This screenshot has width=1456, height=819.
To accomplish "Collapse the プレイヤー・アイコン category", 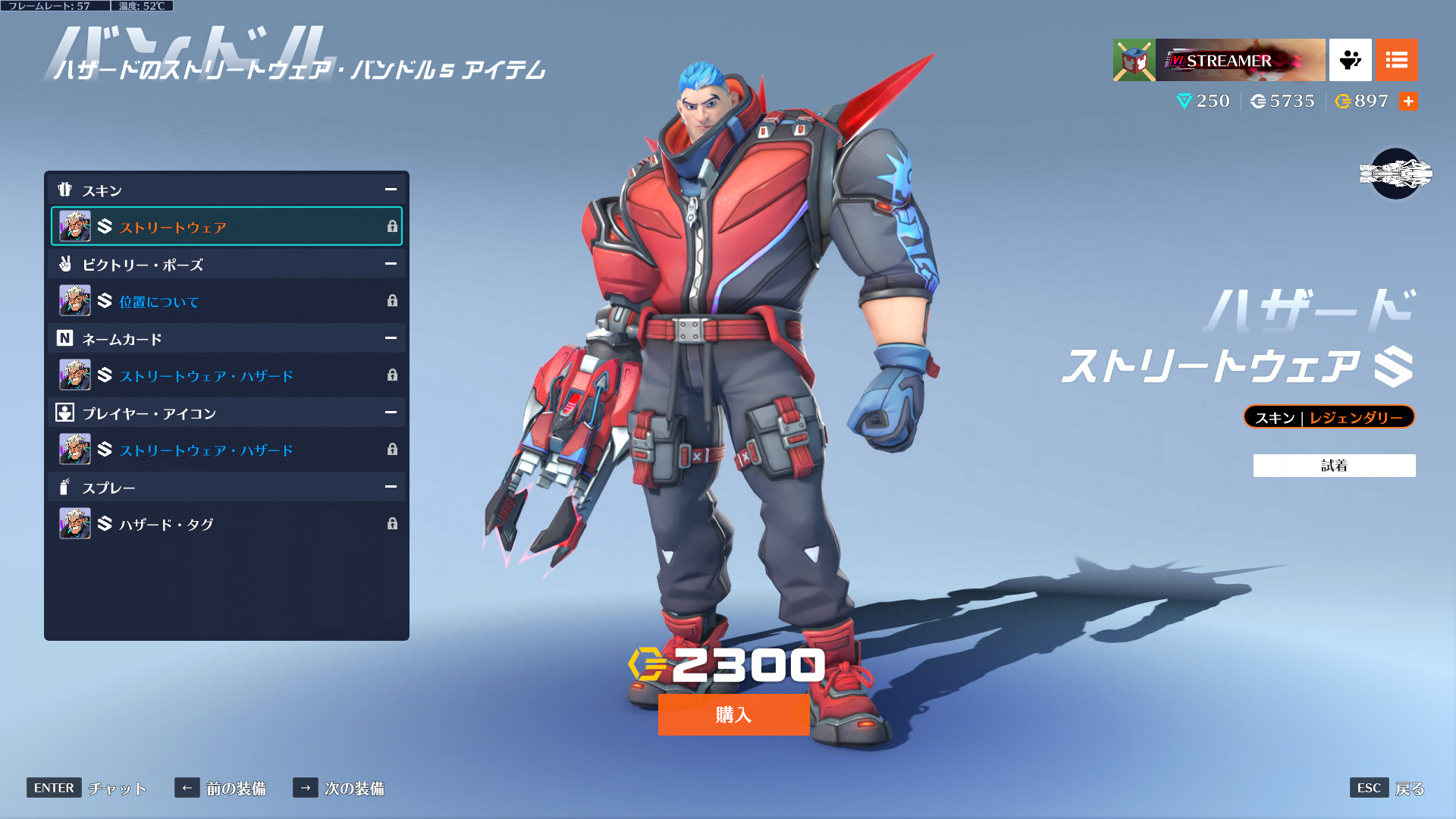I will (x=391, y=413).
